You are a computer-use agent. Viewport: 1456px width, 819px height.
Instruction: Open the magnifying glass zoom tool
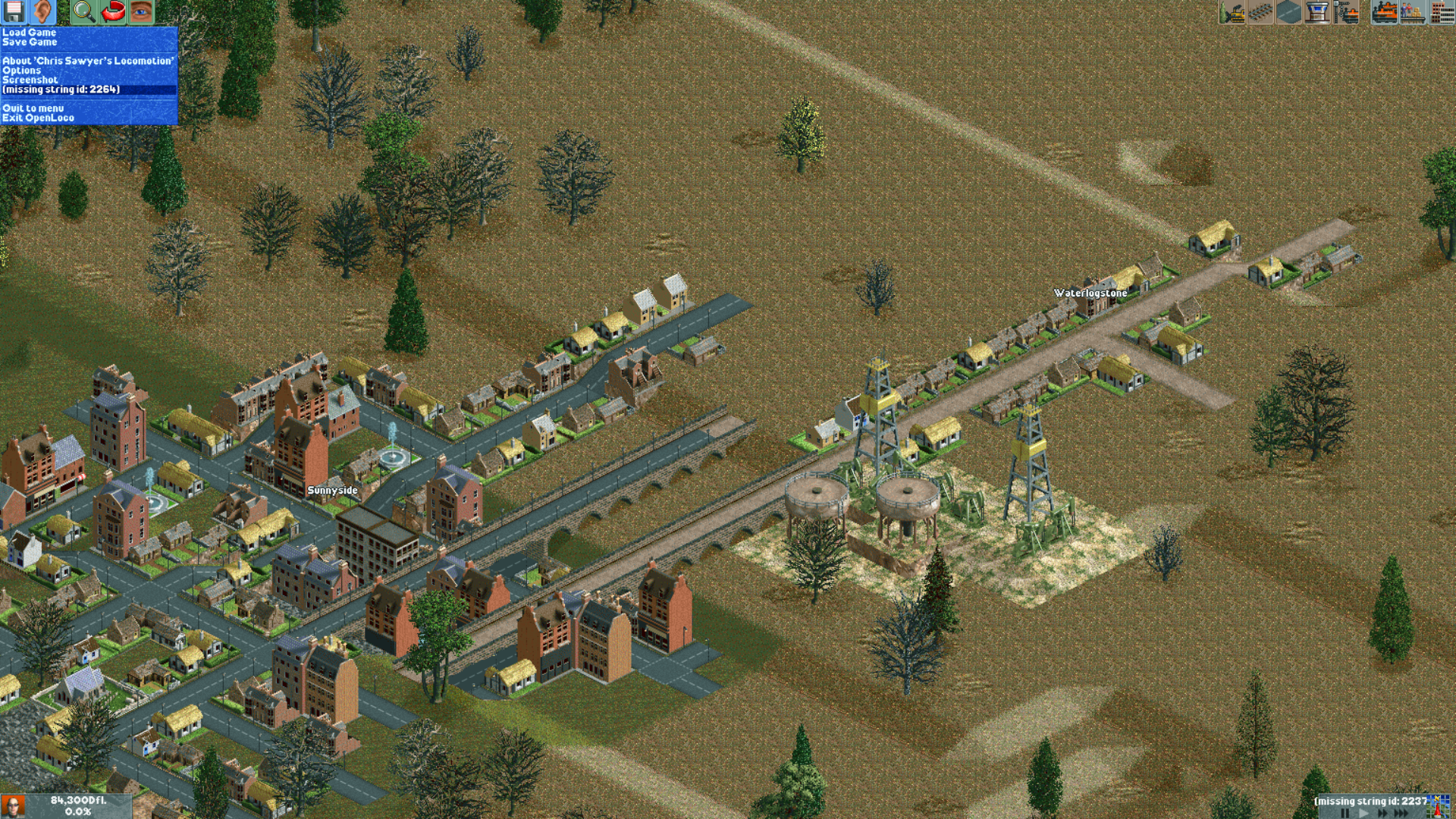click(83, 12)
